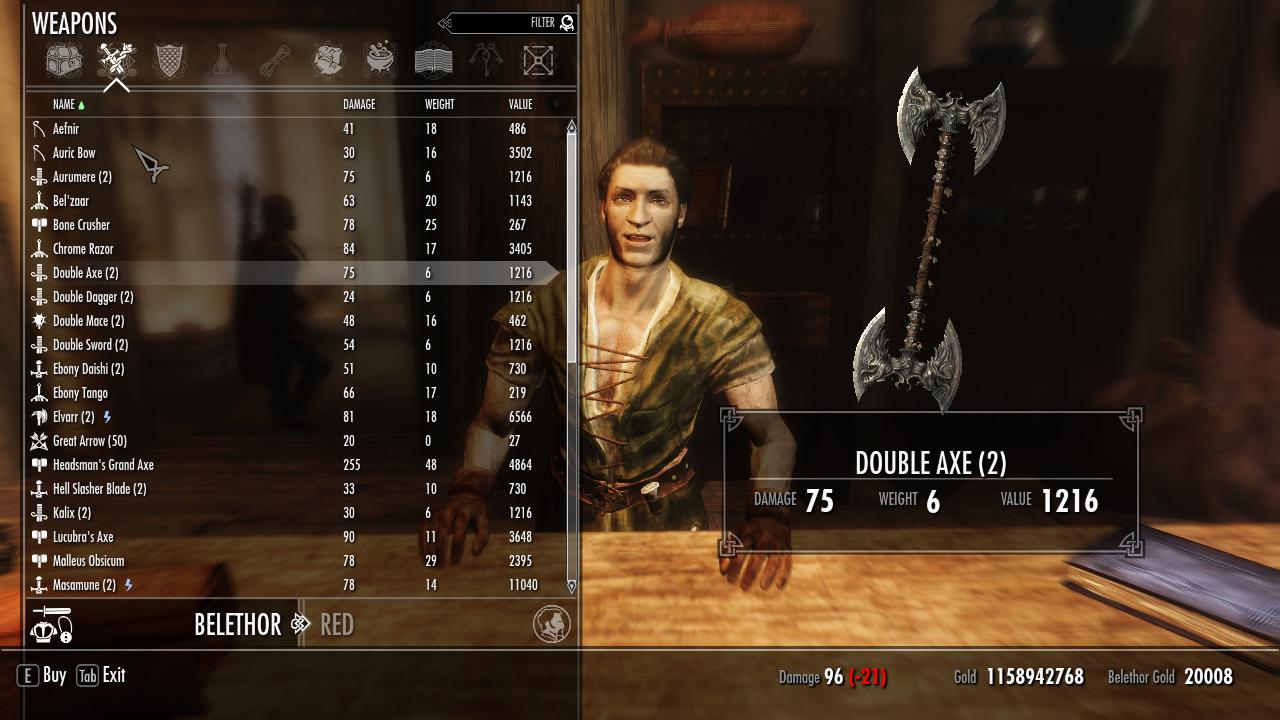
Task: Pick Masamune (2) at the list bottom
Action: (84, 585)
